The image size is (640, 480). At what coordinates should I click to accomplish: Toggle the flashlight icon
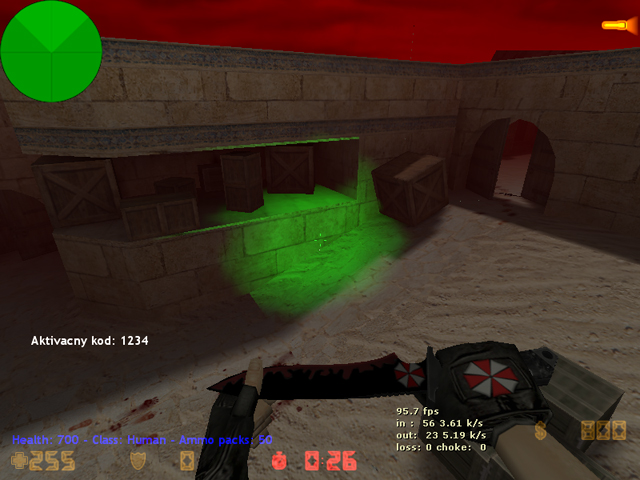pos(613,25)
